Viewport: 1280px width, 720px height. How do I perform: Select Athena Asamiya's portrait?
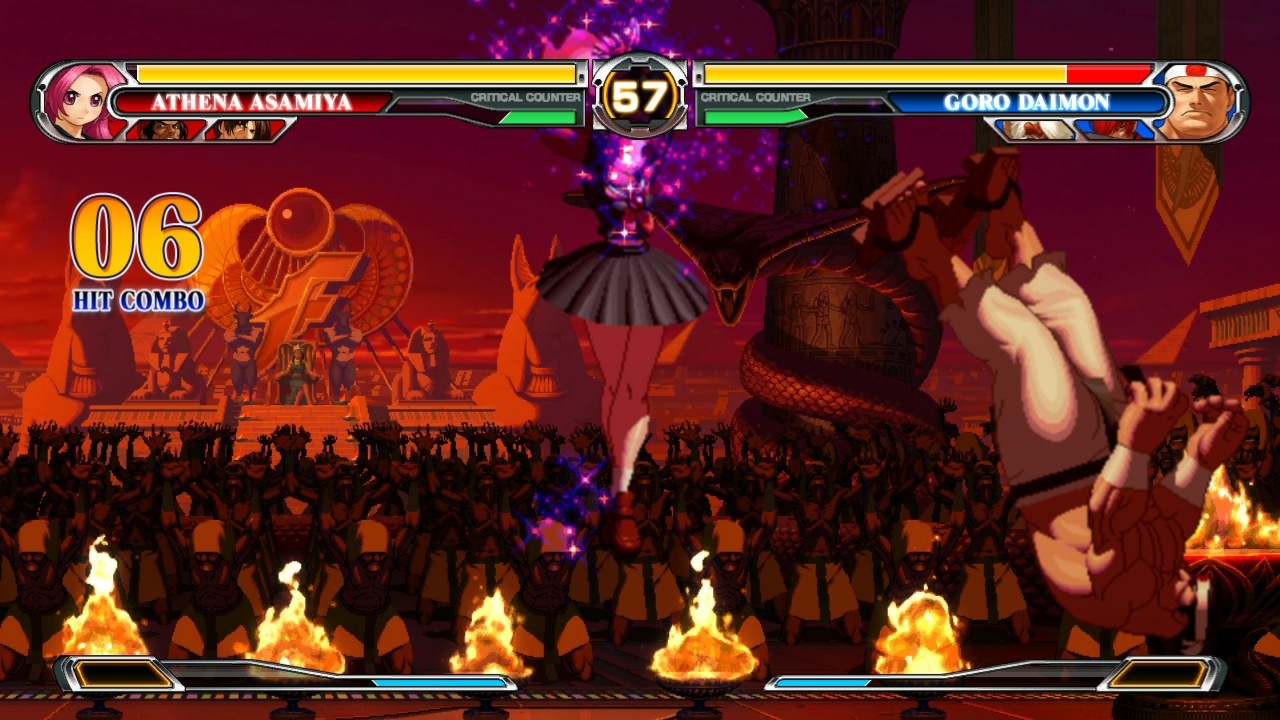(x=80, y=97)
